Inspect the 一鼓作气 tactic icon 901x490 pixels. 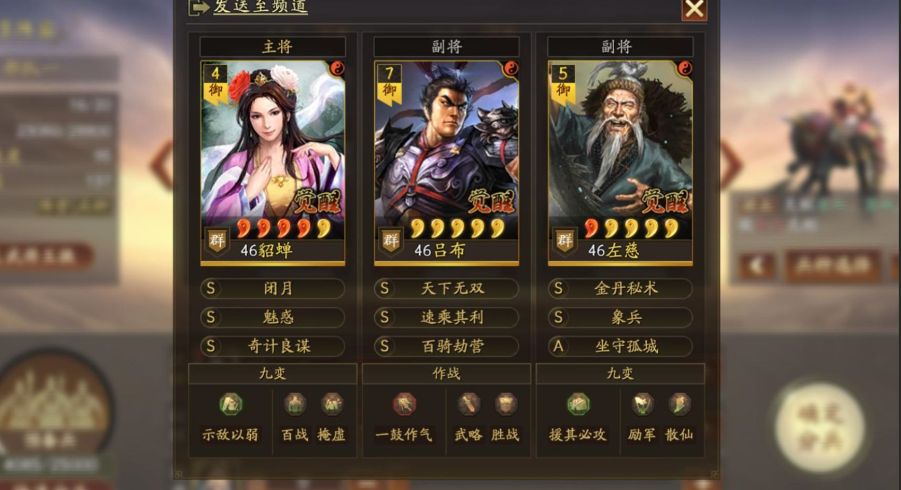pyautogui.click(x=404, y=404)
